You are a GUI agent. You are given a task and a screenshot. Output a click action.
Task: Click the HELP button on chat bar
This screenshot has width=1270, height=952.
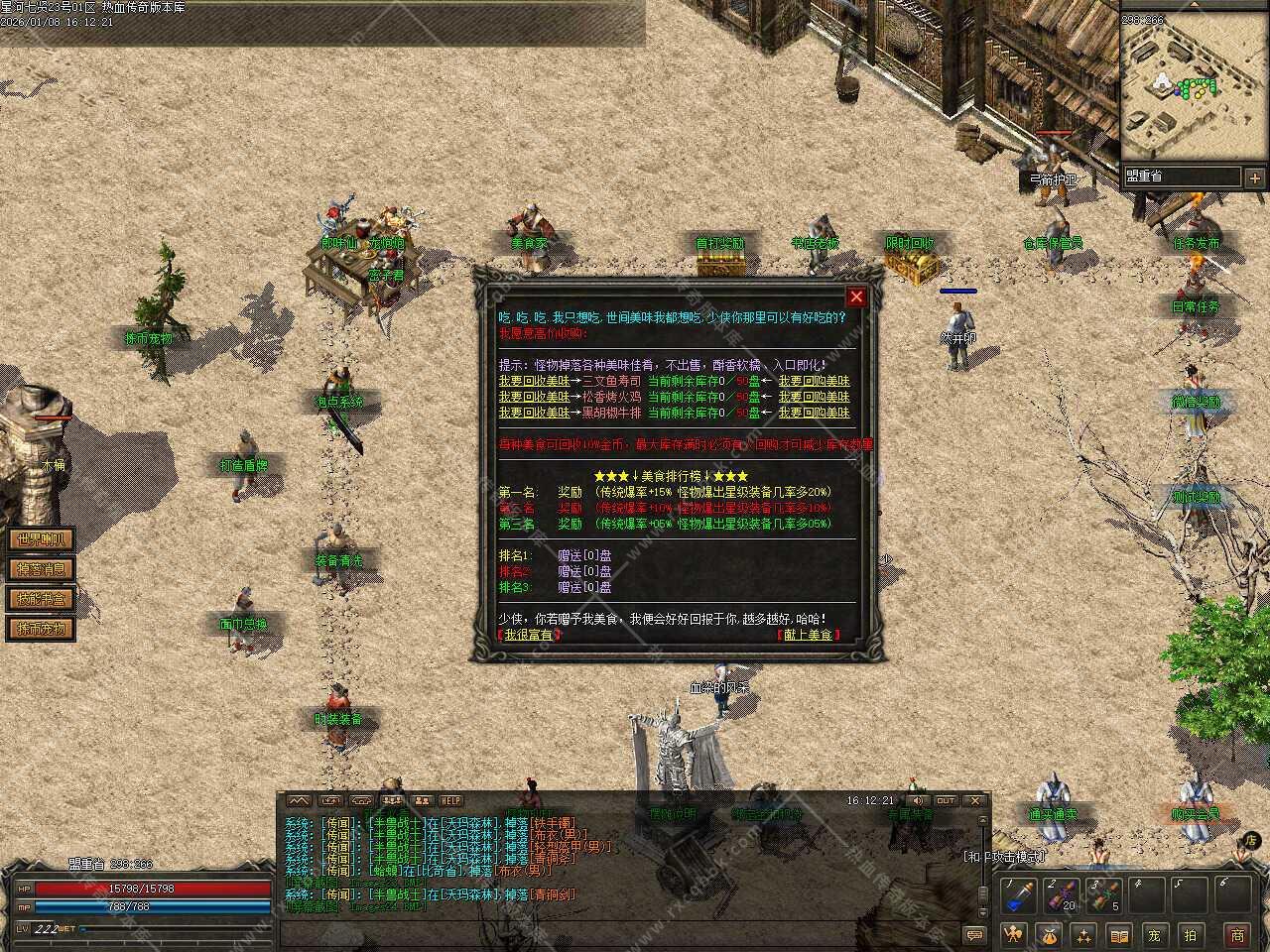coord(451,800)
